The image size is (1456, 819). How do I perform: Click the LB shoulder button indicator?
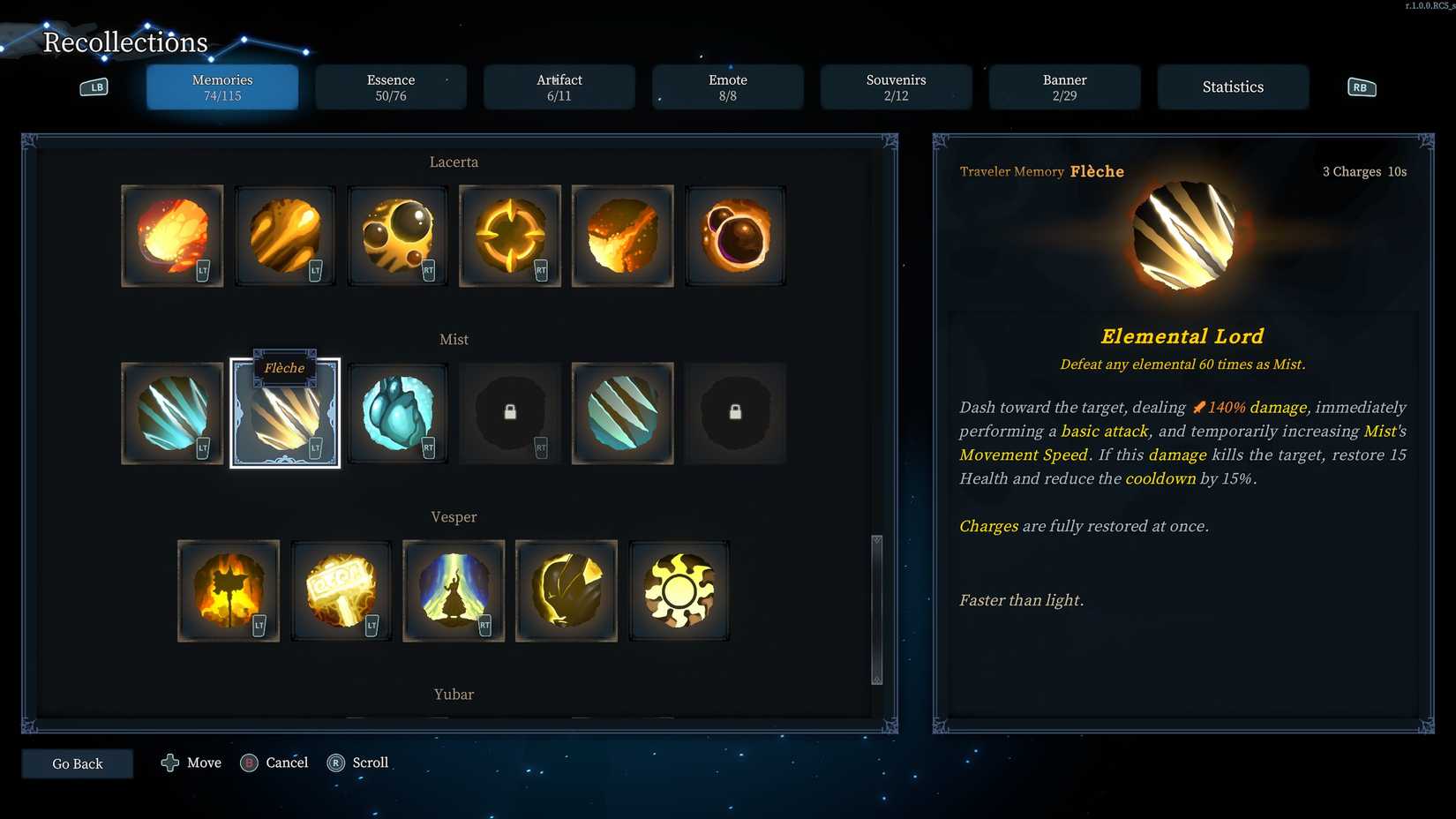coord(94,86)
